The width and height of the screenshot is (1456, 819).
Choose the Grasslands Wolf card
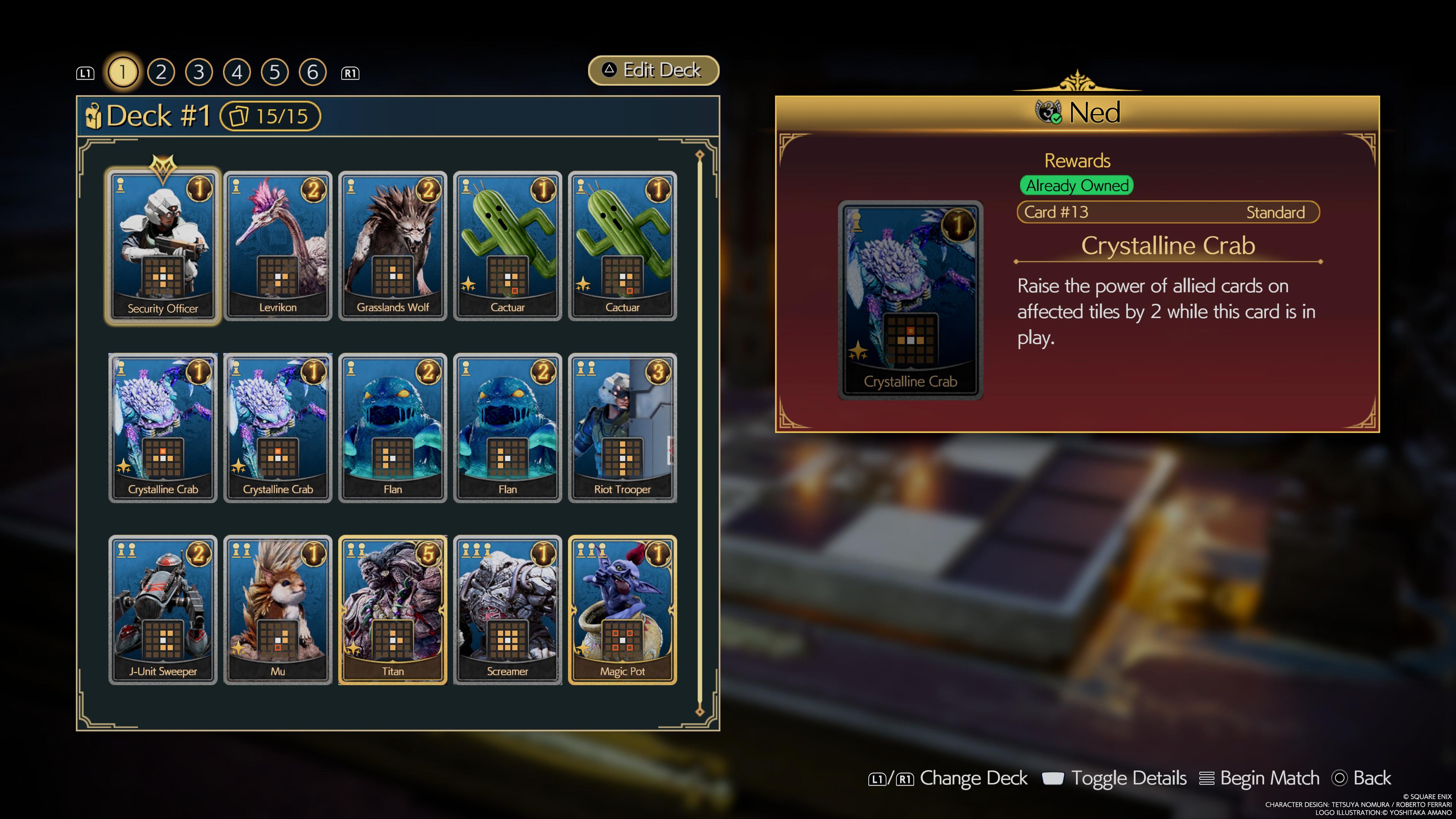392,246
